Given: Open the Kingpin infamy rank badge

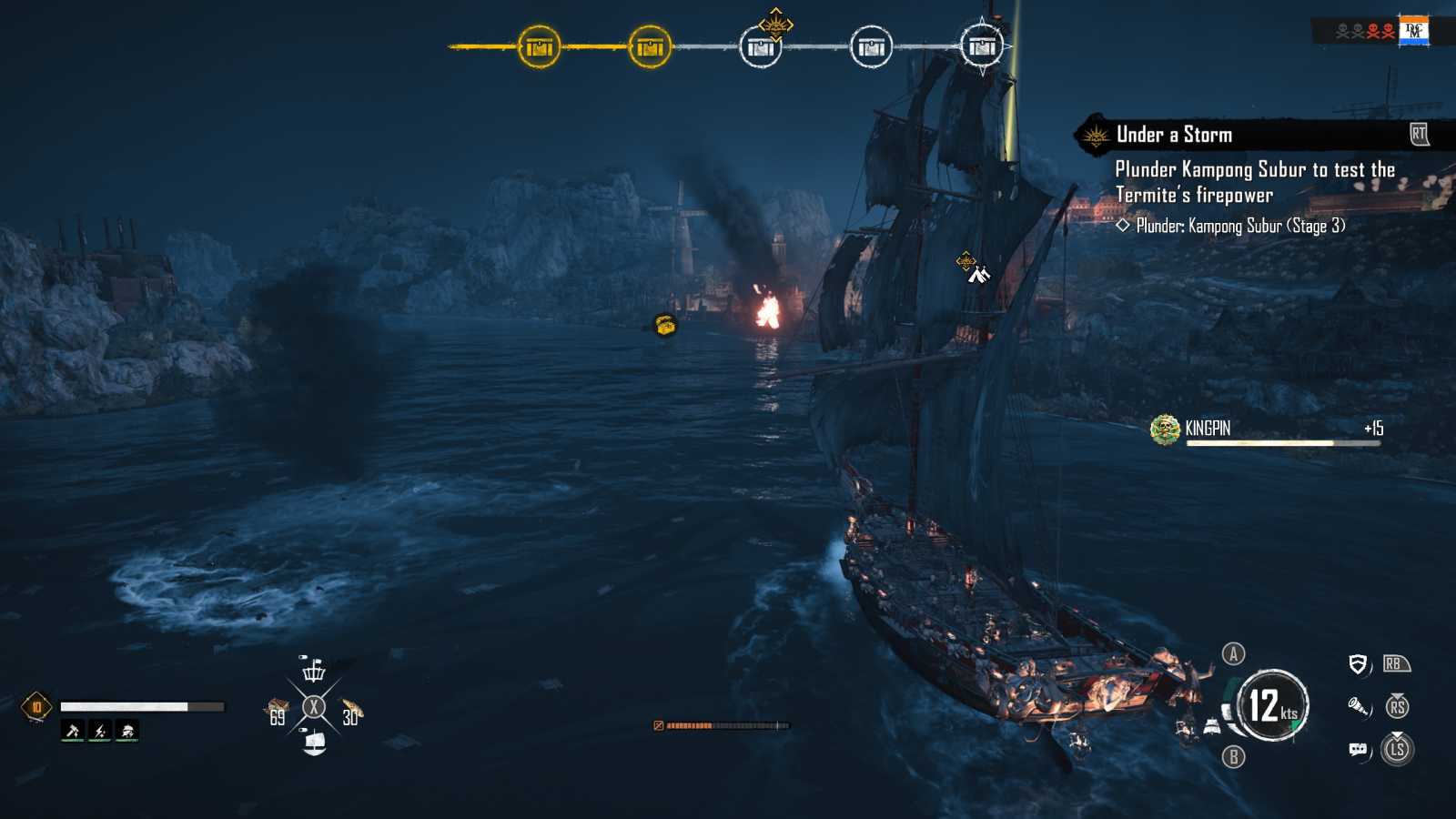Looking at the screenshot, I should [x=1165, y=430].
